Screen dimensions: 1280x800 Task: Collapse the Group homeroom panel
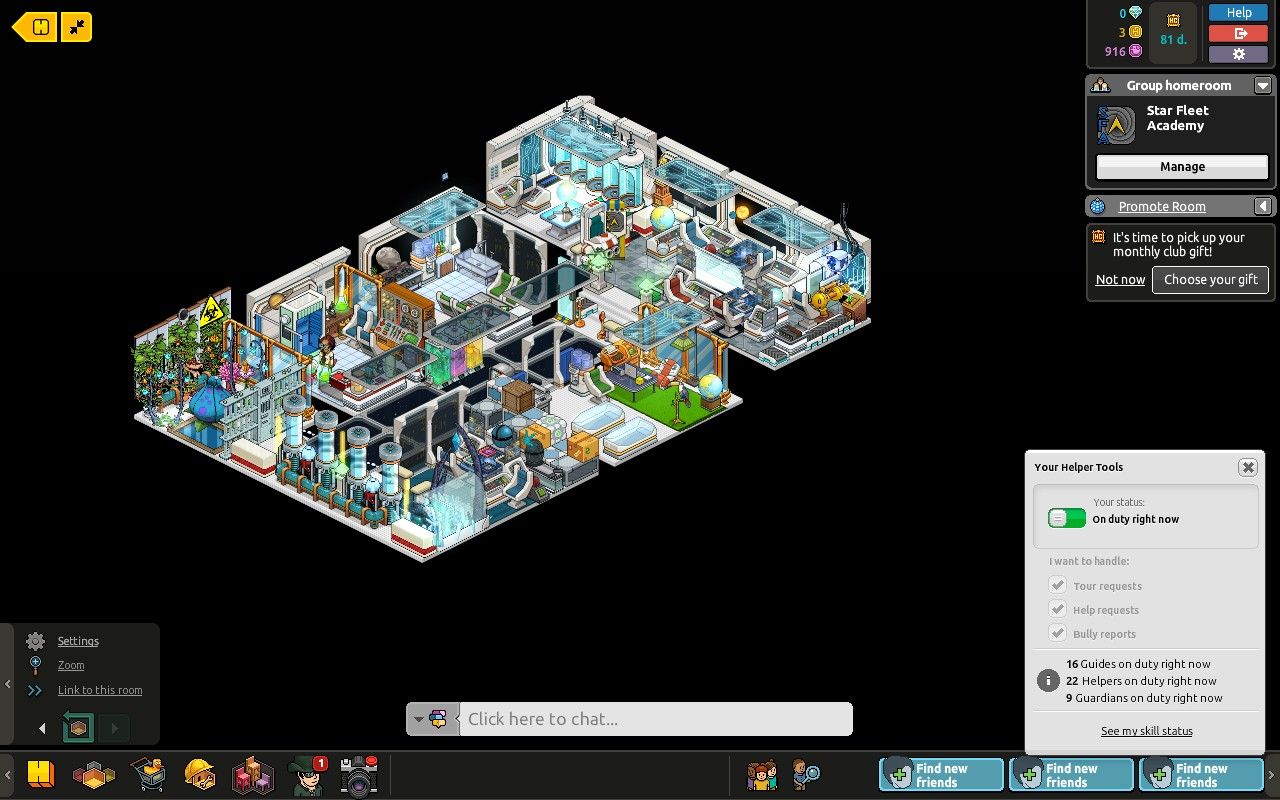[x=1263, y=85]
